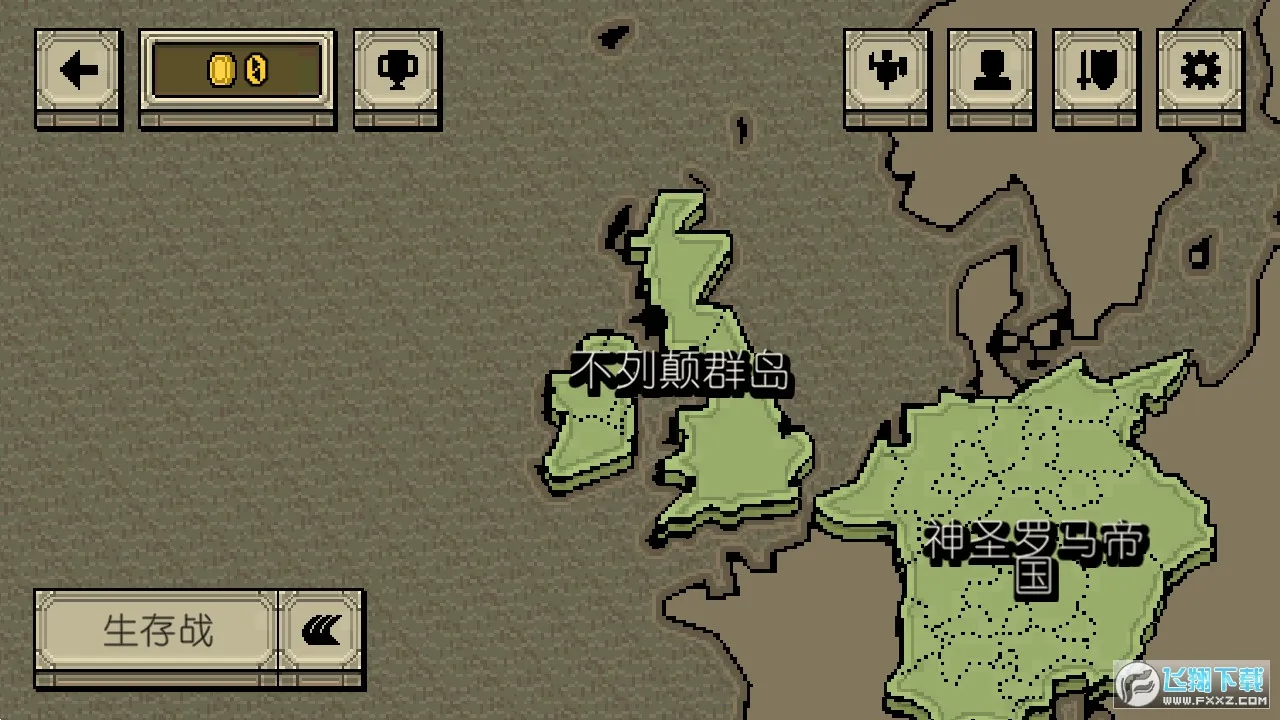Viewport: 1280px width, 720px height.
Task: Open the trophy achievements button
Action: (397, 72)
